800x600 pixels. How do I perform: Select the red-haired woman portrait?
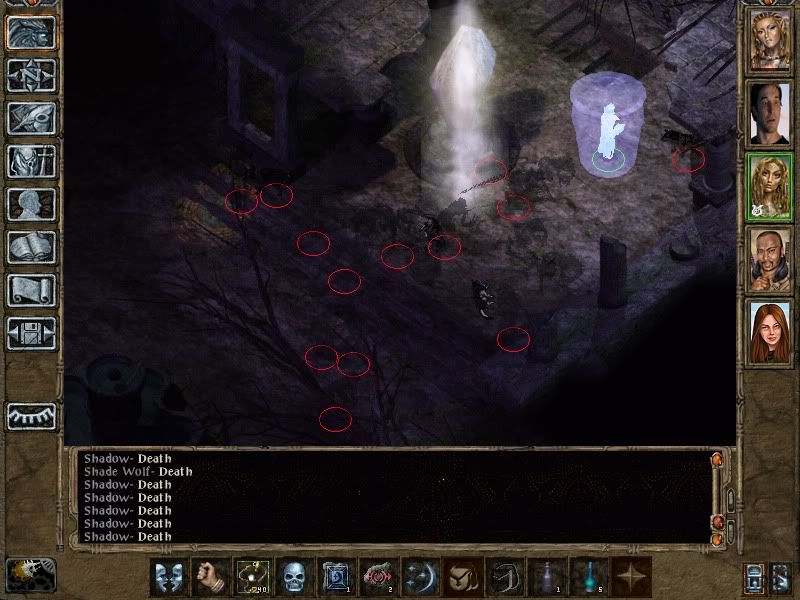(x=770, y=330)
